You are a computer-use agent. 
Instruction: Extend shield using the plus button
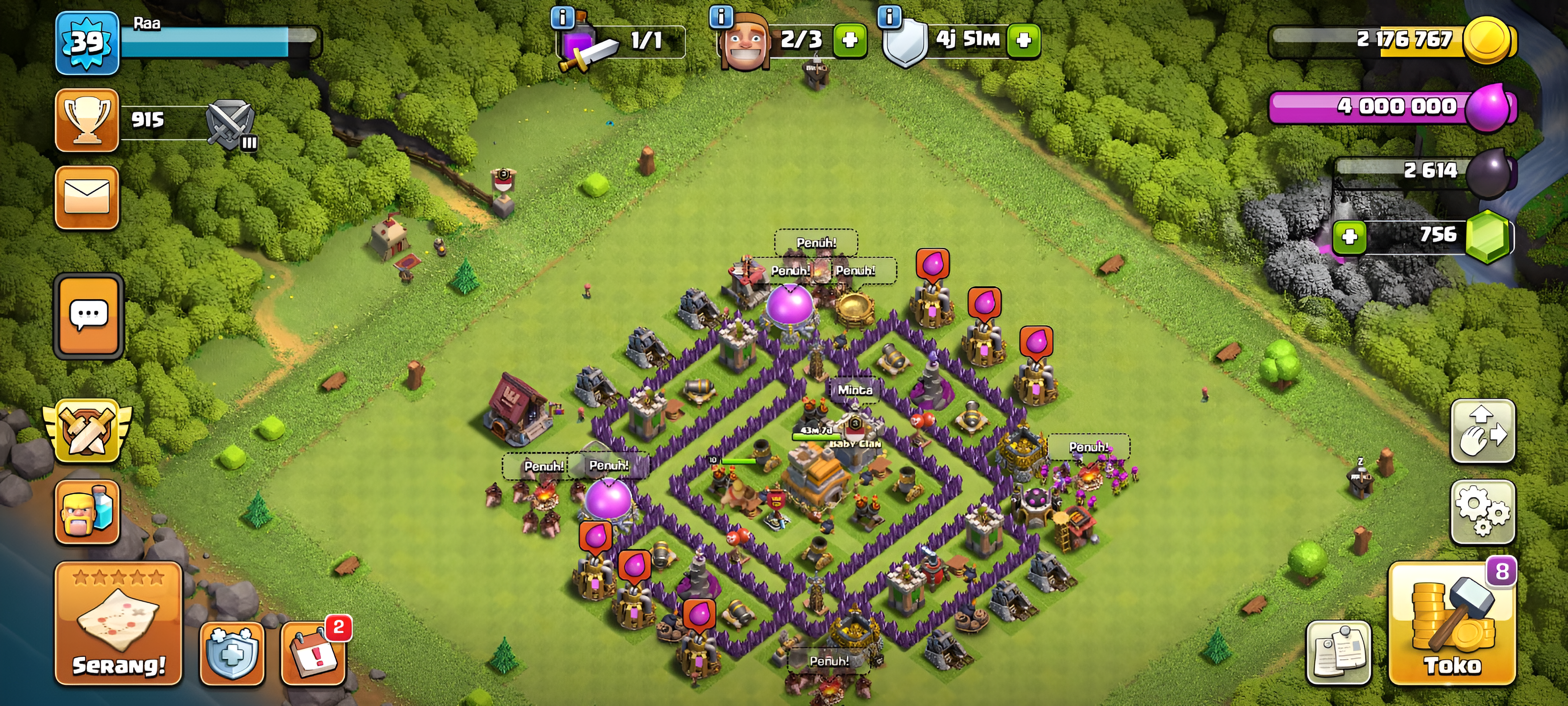tap(1024, 40)
